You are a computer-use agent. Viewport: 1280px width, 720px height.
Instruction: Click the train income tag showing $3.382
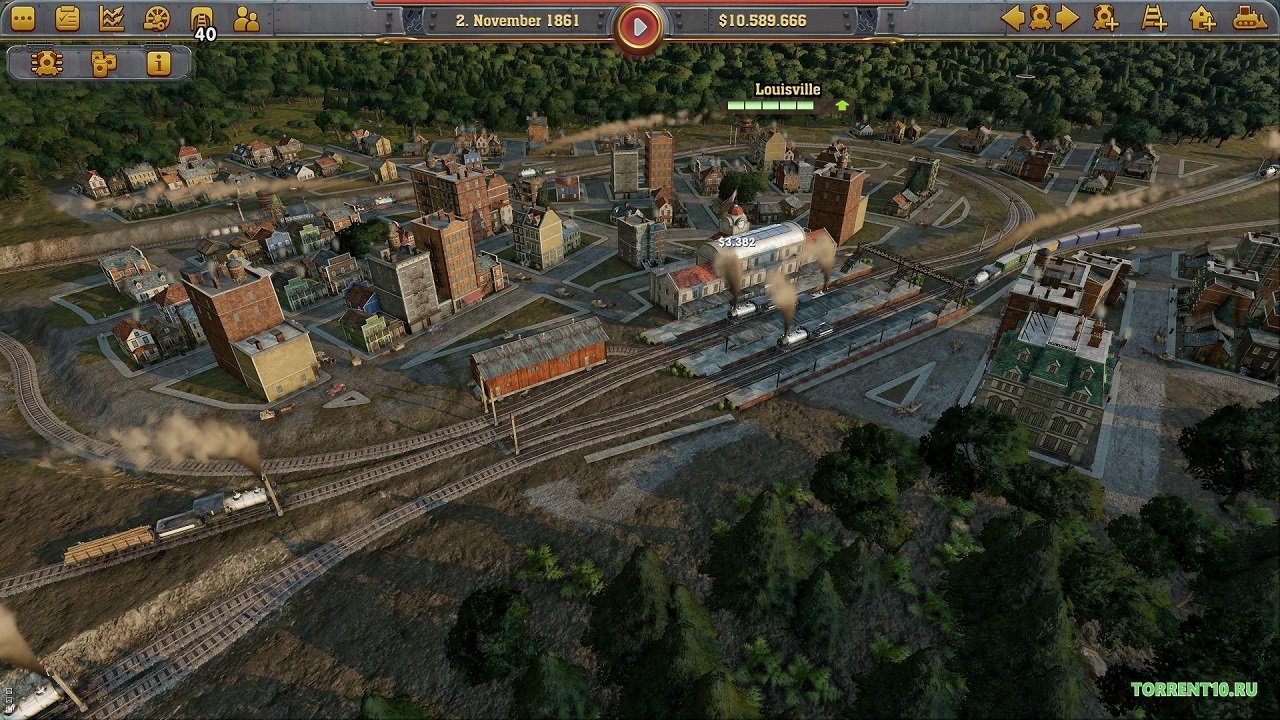pyautogui.click(x=737, y=240)
